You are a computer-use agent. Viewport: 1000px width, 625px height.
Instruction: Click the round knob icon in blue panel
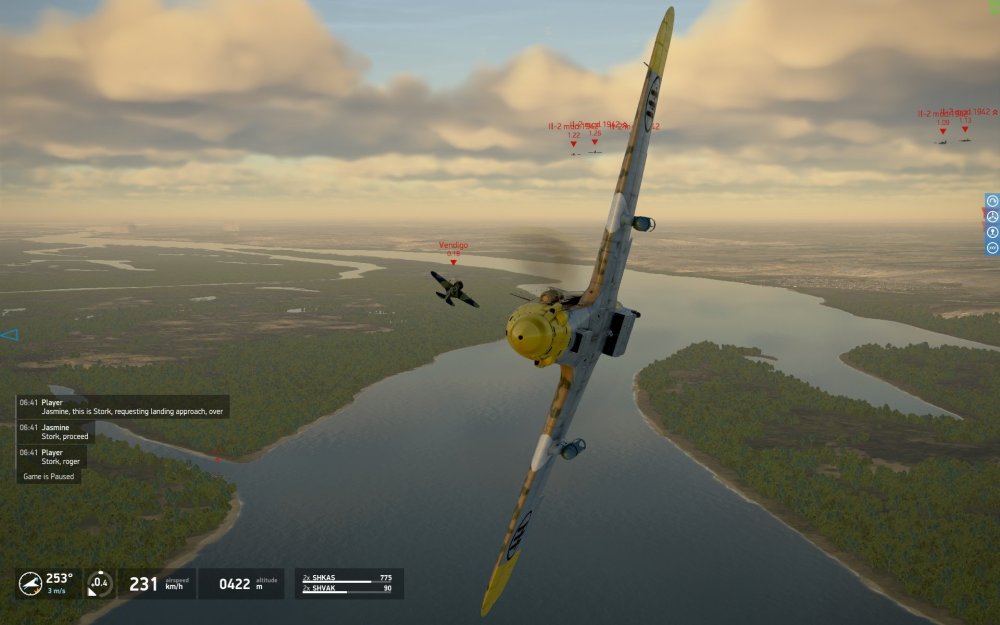tap(992, 232)
